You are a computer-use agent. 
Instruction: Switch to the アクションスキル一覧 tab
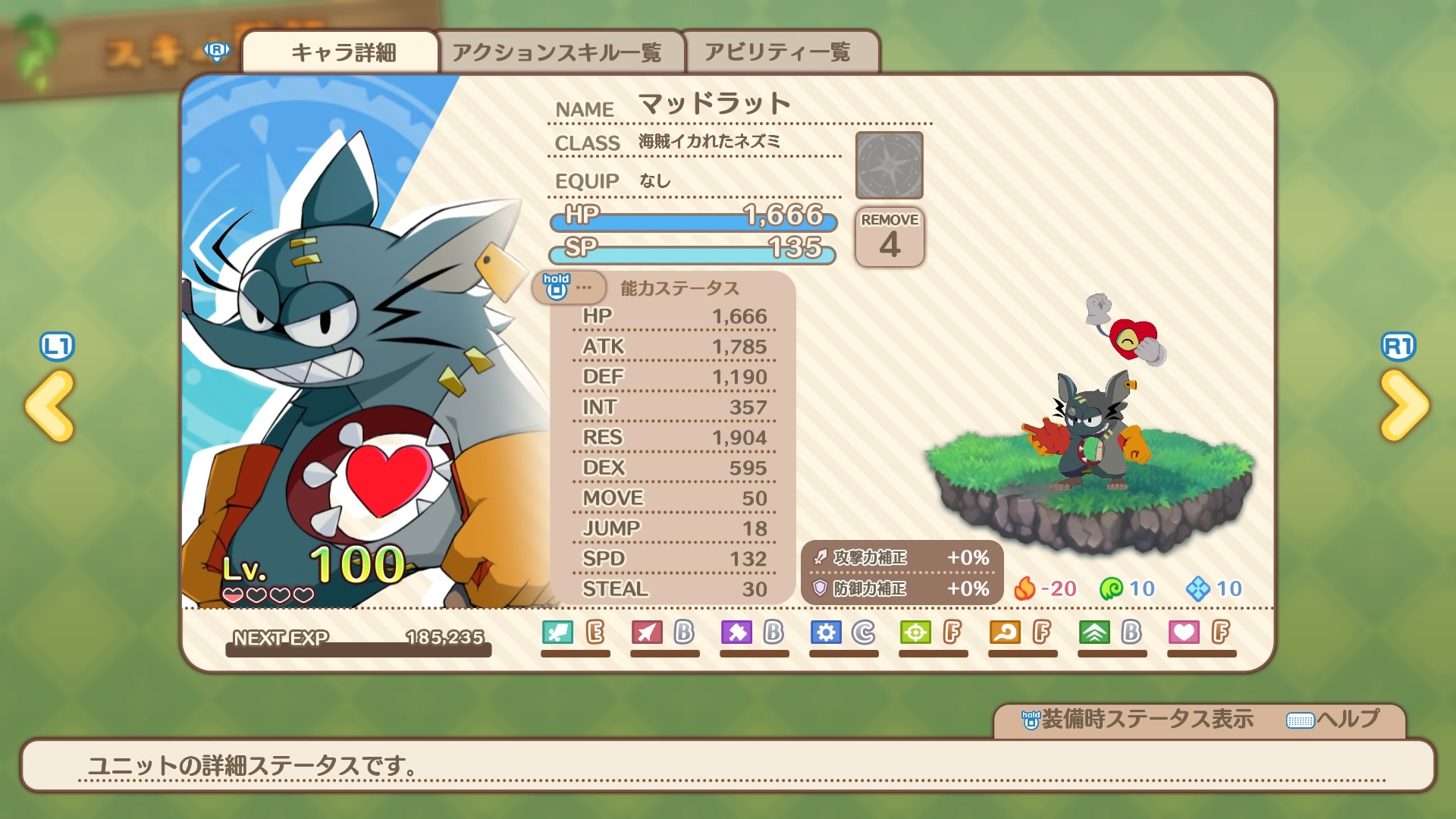pyautogui.click(x=557, y=52)
